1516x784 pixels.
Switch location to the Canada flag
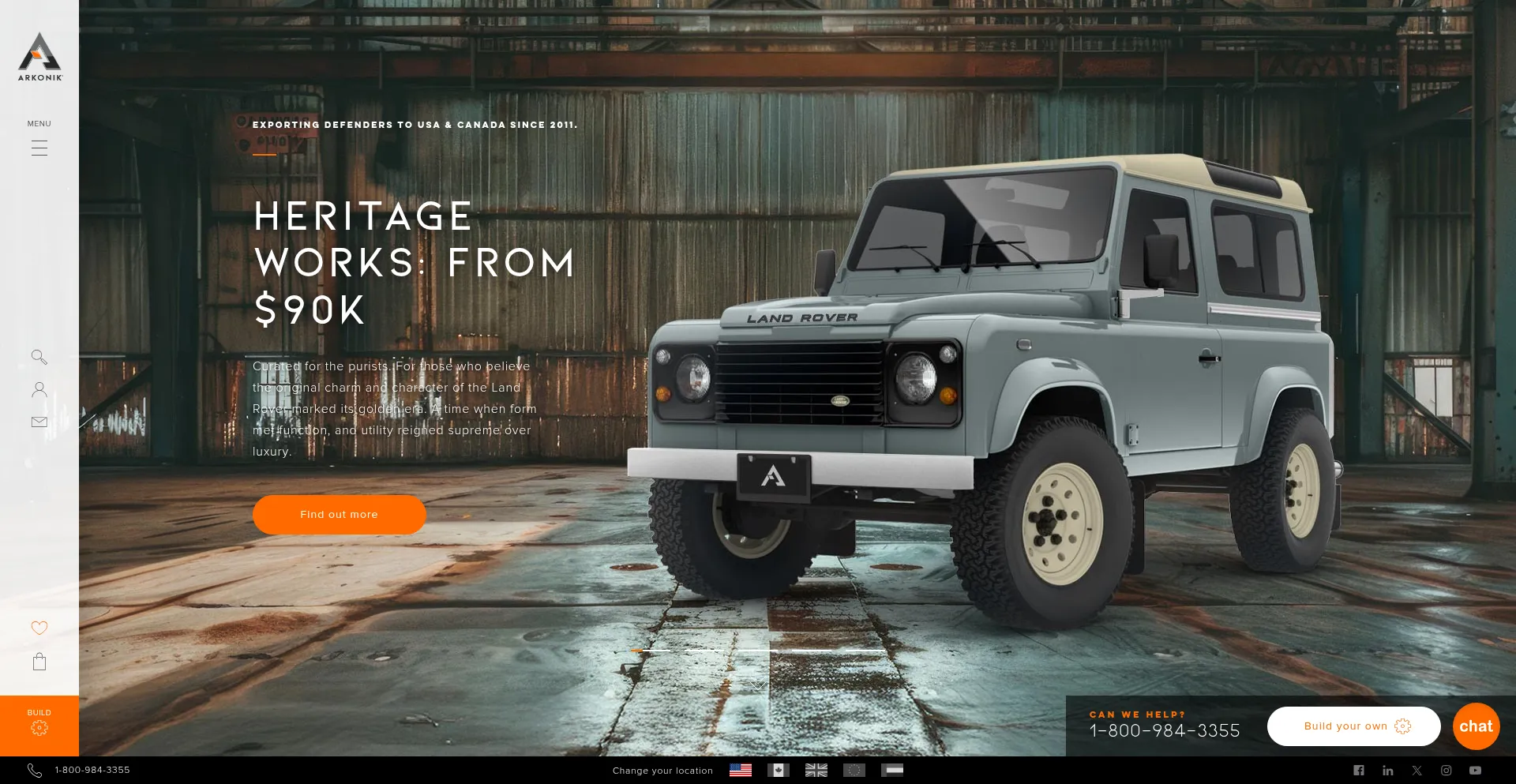coord(778,770)
